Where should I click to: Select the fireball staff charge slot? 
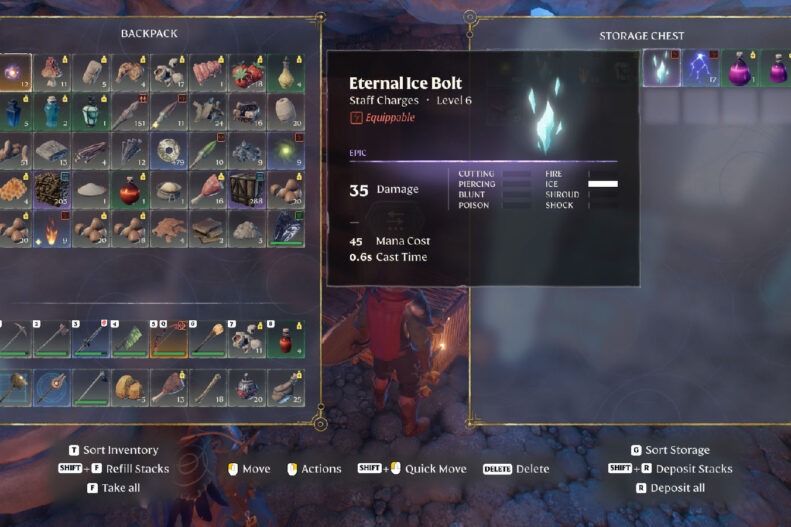tap(52, 228)
